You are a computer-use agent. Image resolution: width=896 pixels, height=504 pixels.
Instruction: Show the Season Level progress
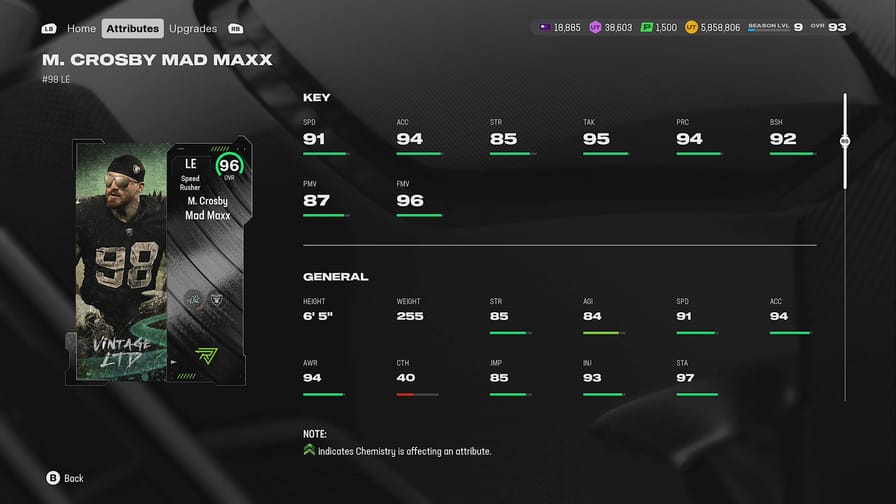[x=775, y=27]
